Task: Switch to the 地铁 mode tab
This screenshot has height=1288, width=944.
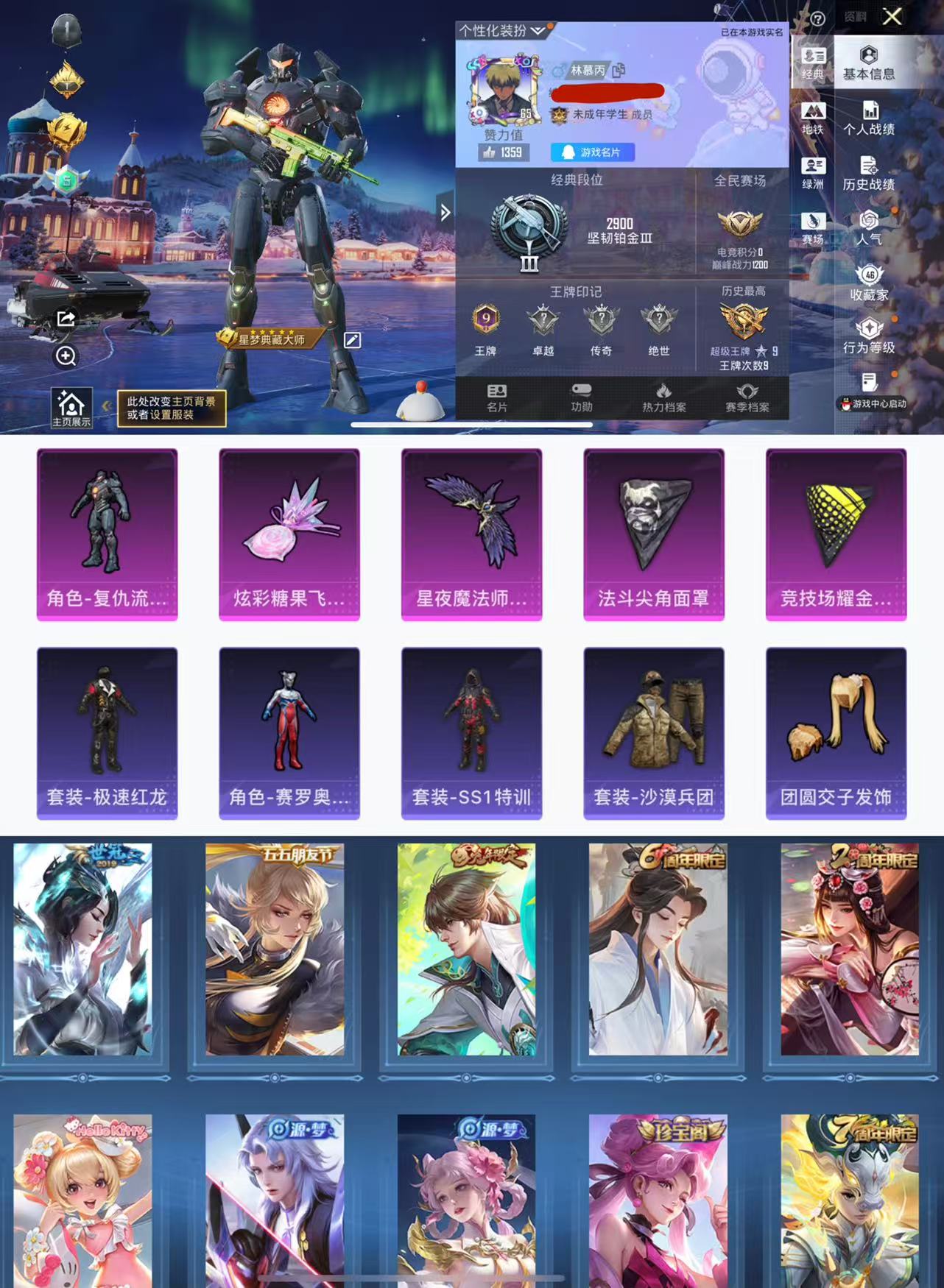Action: (x=813, y=118)
